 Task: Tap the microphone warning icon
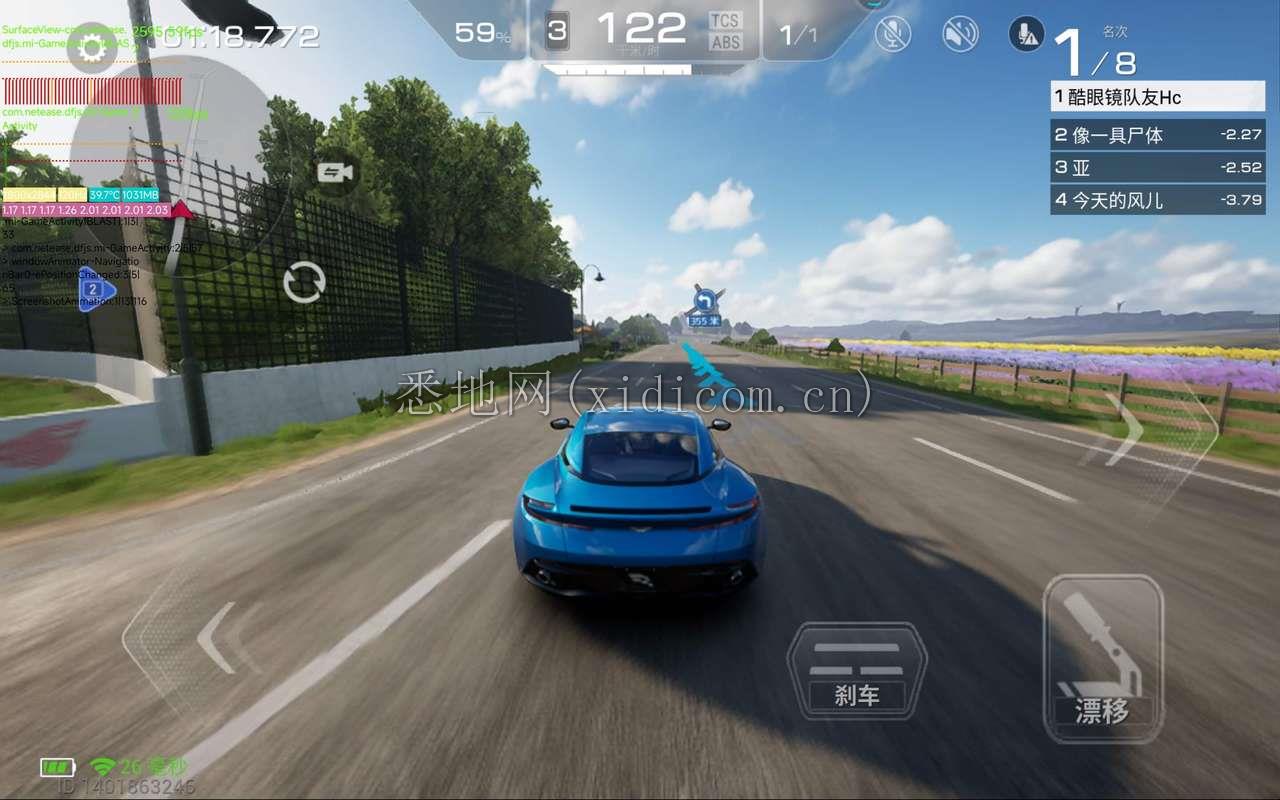click(x=1026, y=34)
